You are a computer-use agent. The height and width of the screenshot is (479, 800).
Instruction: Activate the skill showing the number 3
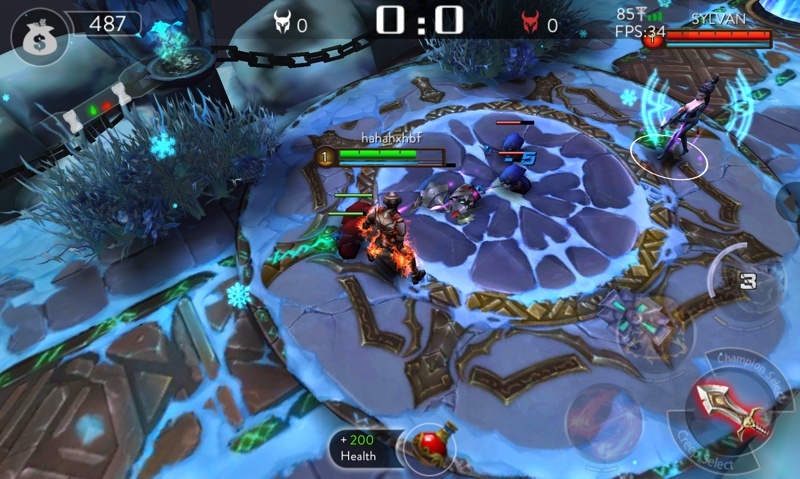(x=745, y=278)
